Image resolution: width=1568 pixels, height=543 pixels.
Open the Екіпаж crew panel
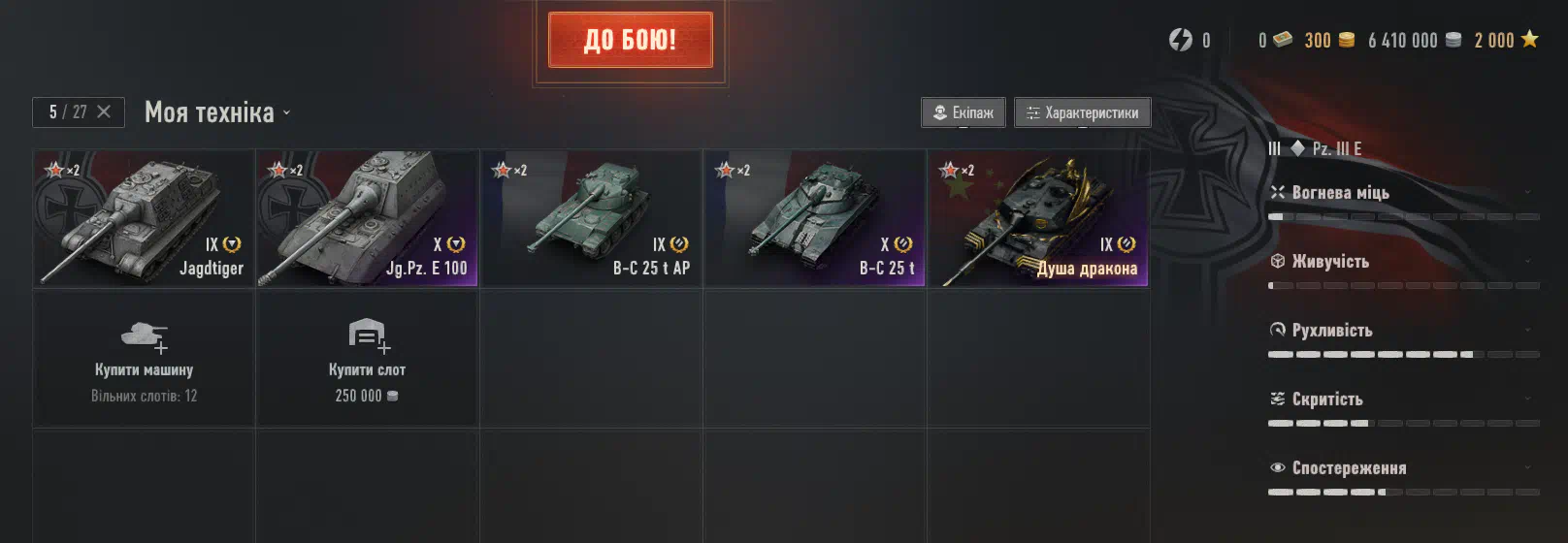[x=964, y=112]
